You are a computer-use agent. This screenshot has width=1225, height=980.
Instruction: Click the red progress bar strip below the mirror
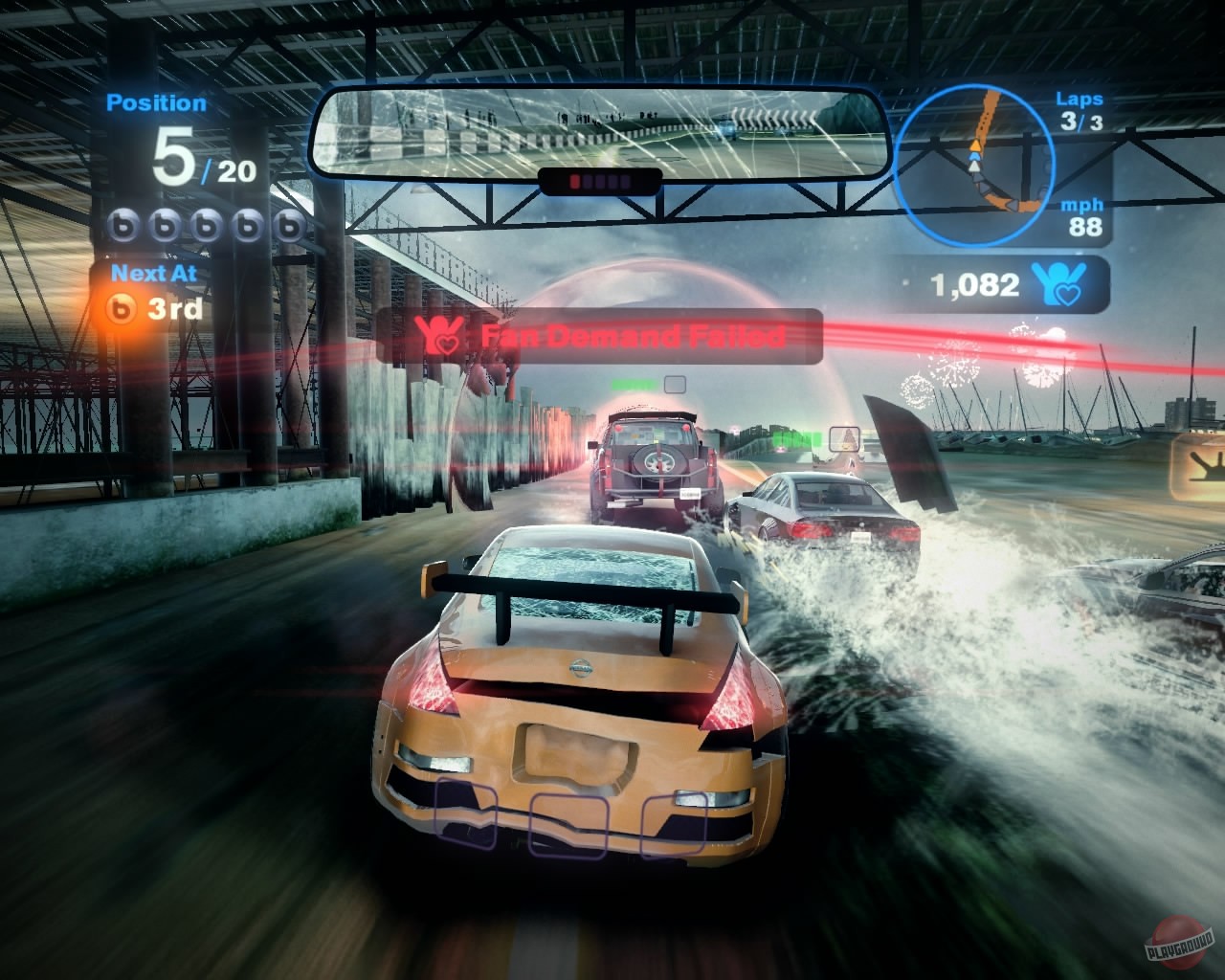point(598,180)
